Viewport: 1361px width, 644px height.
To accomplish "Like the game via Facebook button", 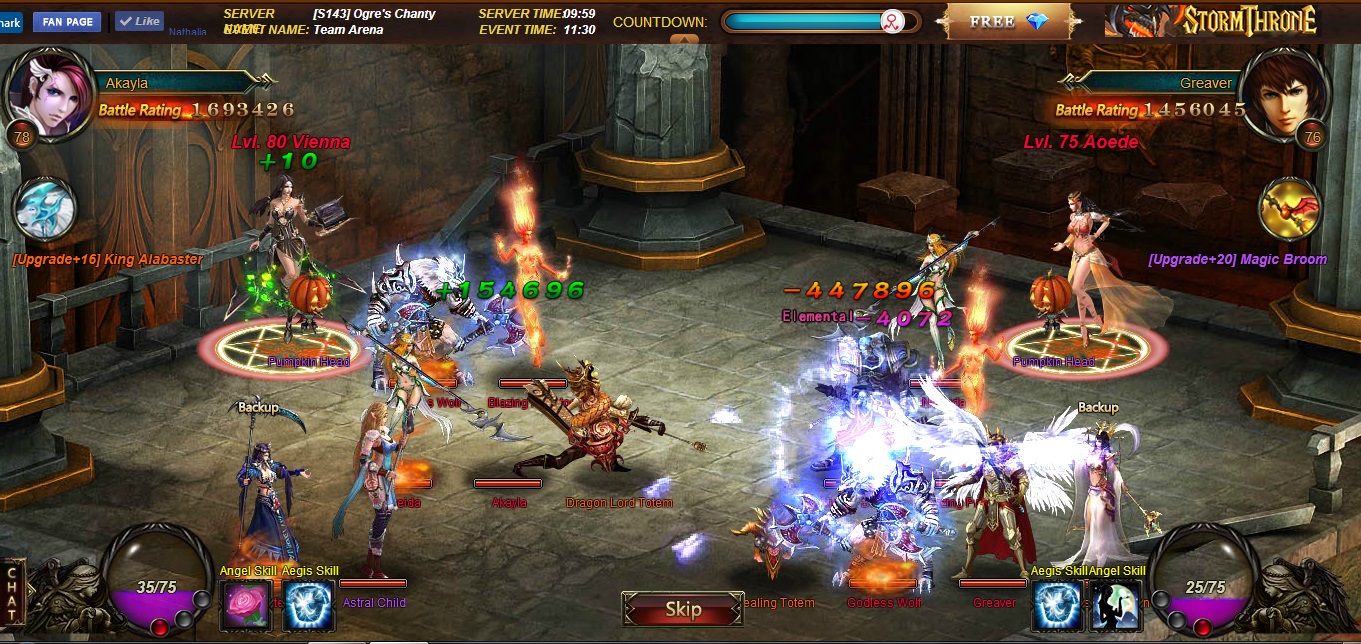I will pos(139,21).
